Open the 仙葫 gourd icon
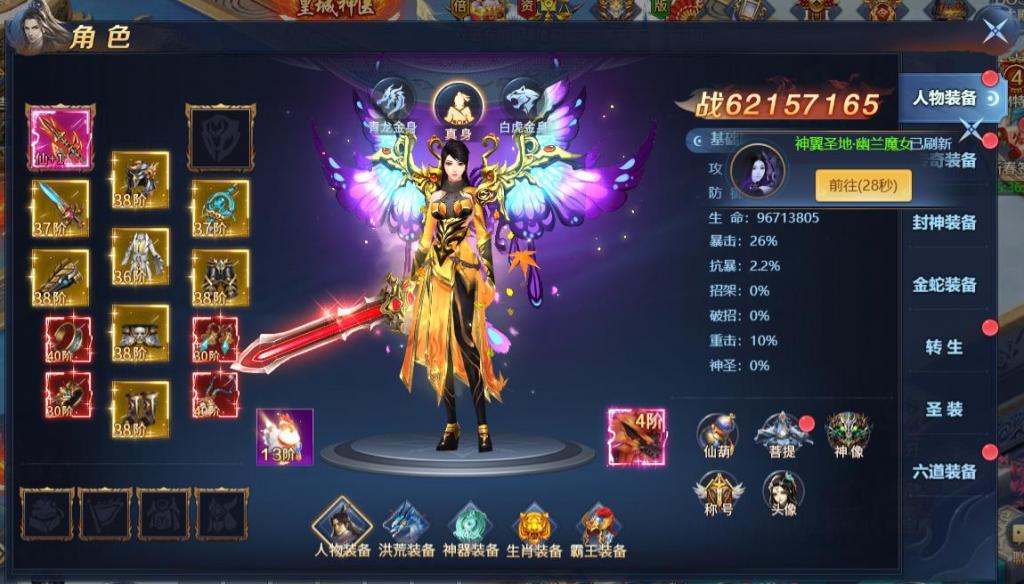Screen dimensions: 1024x584 tap(717, 434)
